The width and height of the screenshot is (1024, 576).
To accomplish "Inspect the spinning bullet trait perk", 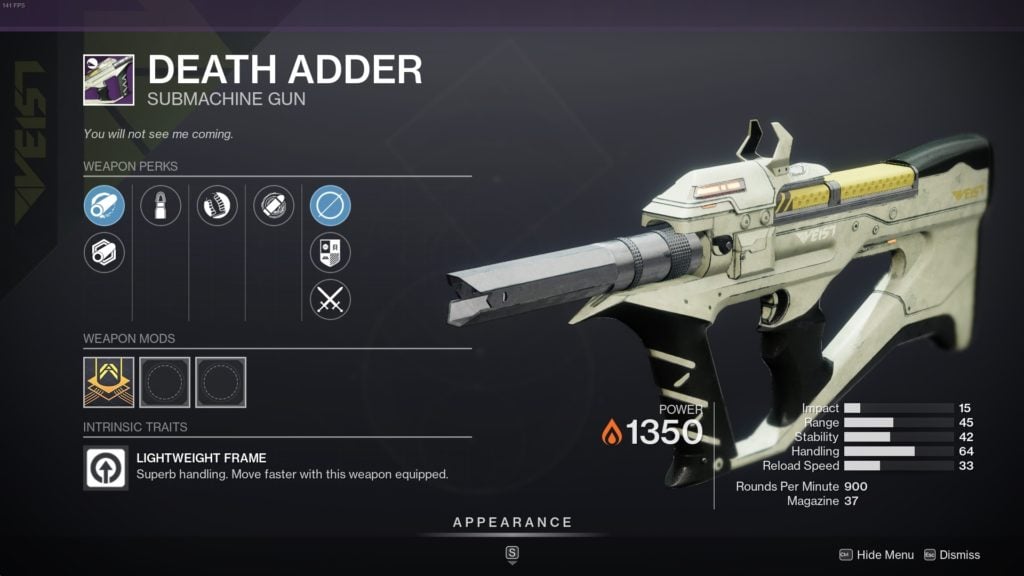I will point(273,206).
